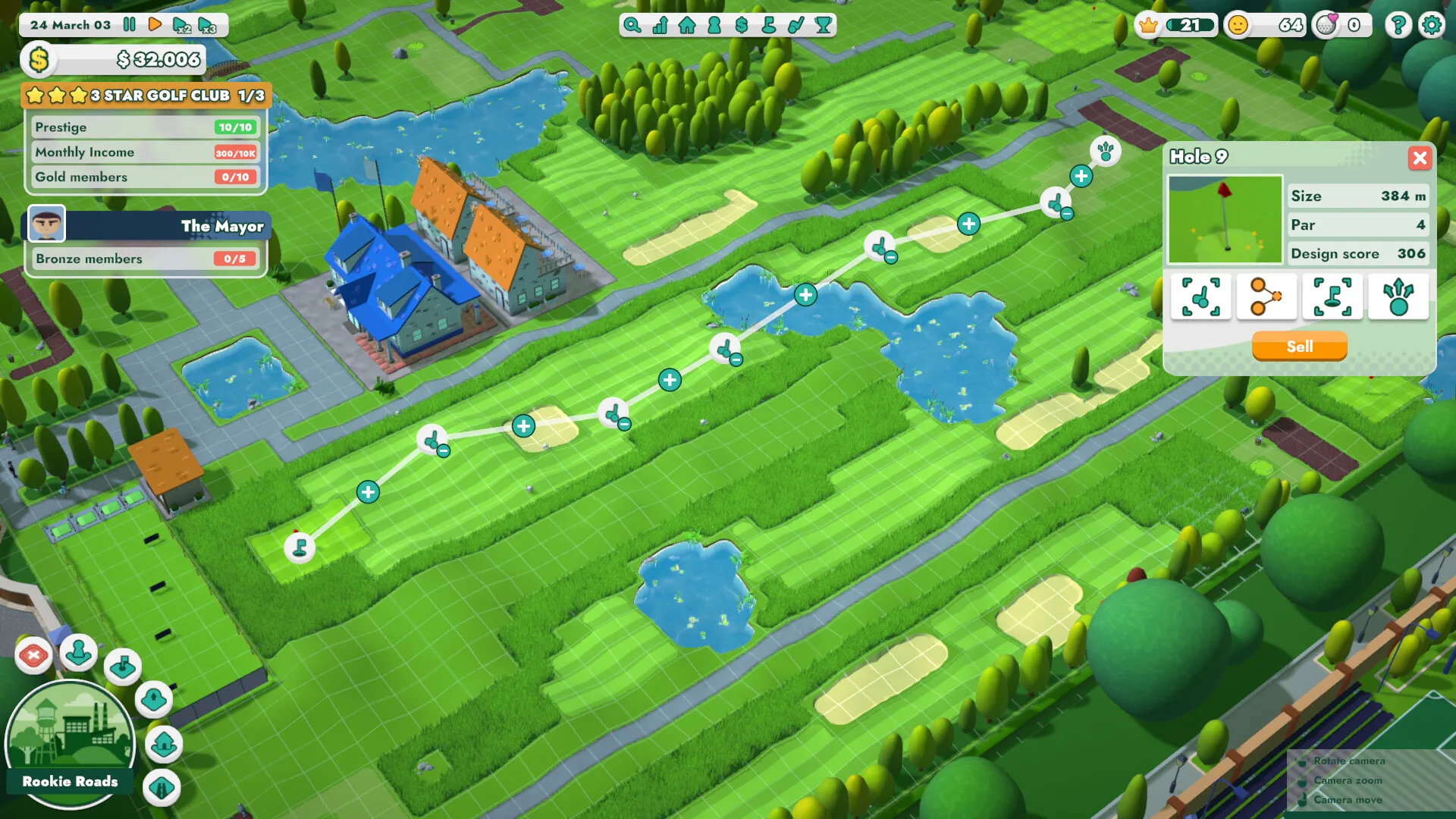The image size is (1456, 819).
Task: Click the home clubhouse icon in top toolbar
Action: point(686,25)
